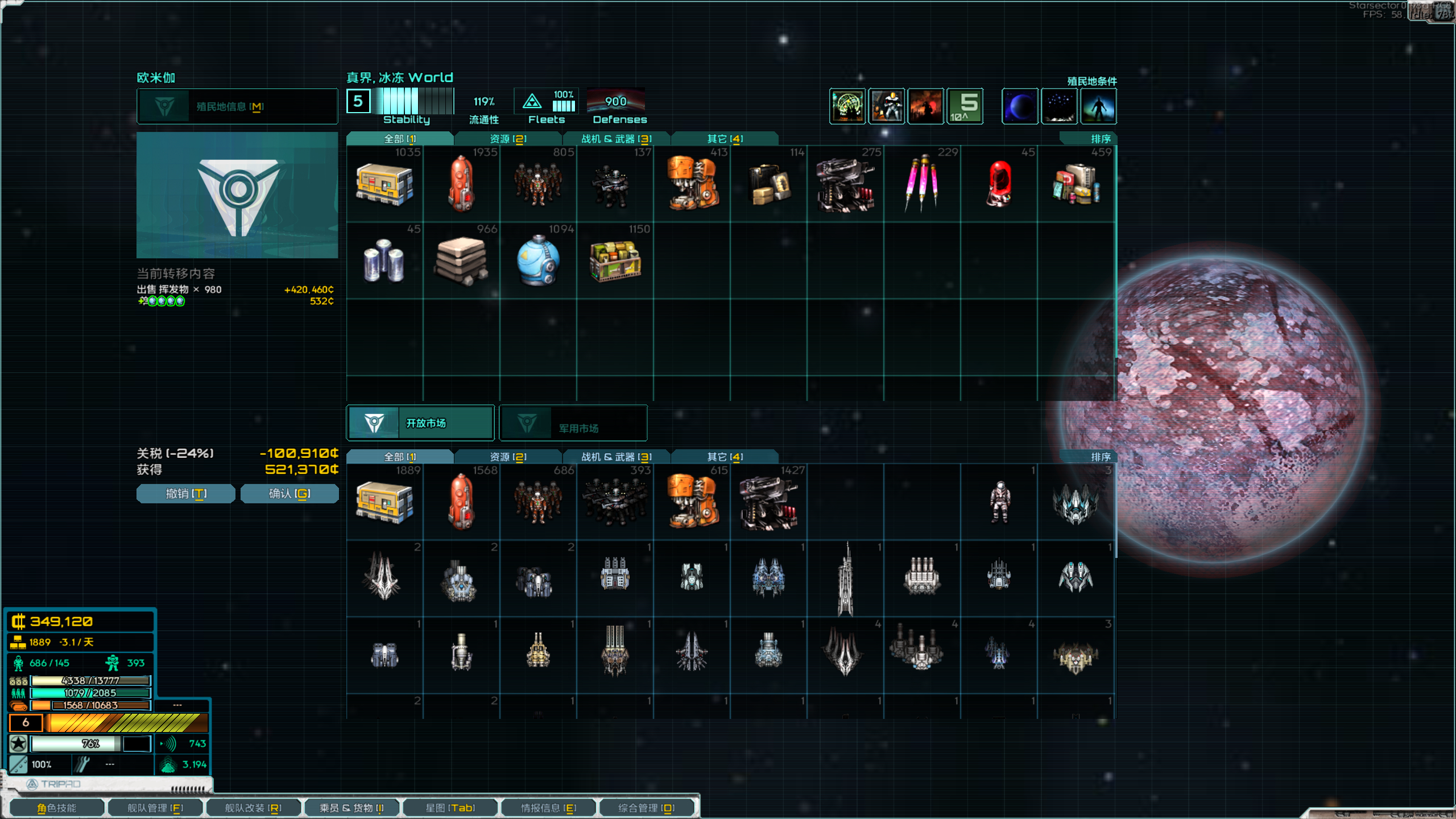Select the 开放市场 open market

(x=420, y=423)
